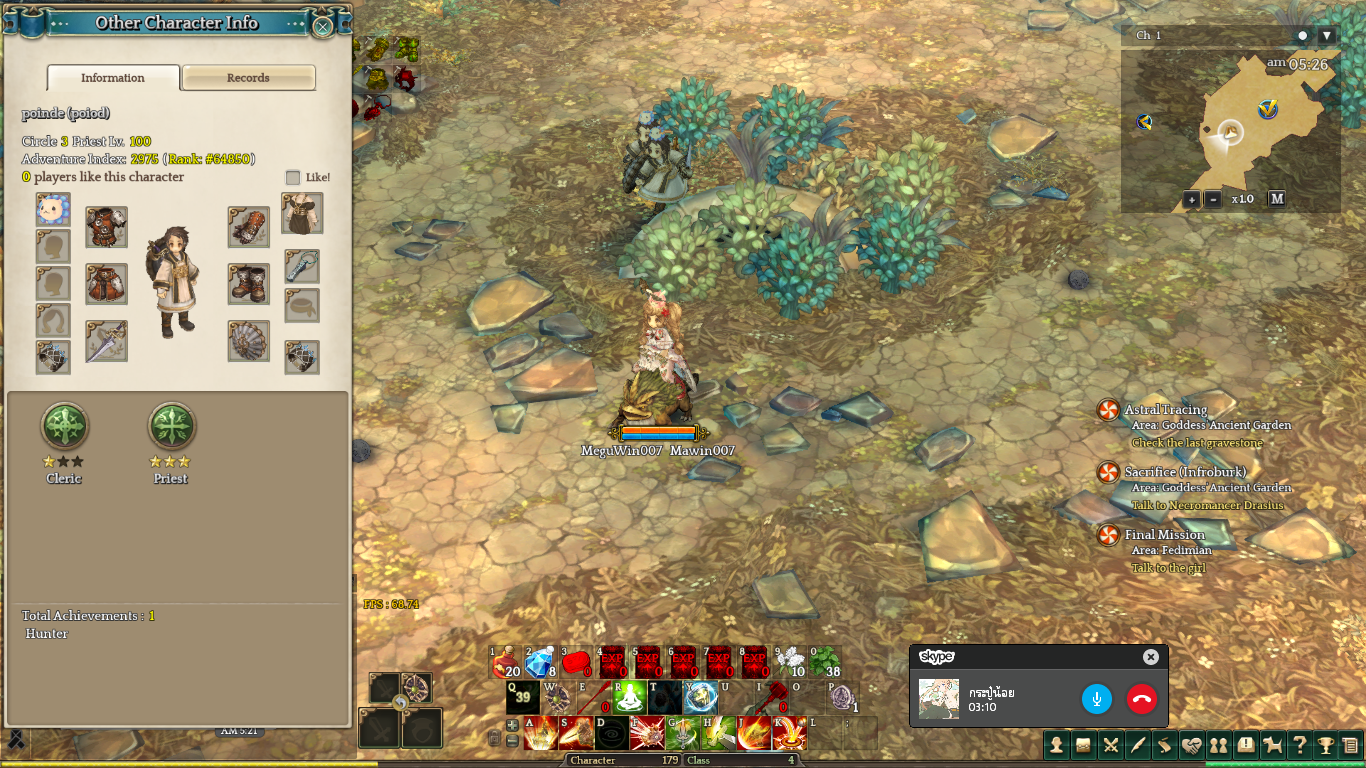This screenshot has width=1366, height=768.
Task: Inspect the round shield equipment slot
Action: click(x=248, y=341)
